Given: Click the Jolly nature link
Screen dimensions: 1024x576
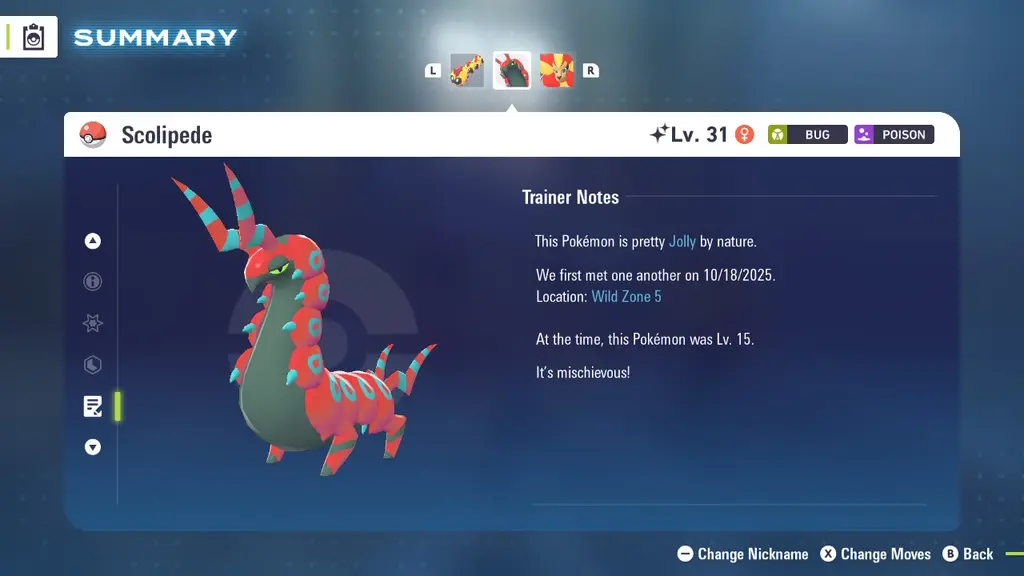Looking at the screenshot, I should pos(682,241).
